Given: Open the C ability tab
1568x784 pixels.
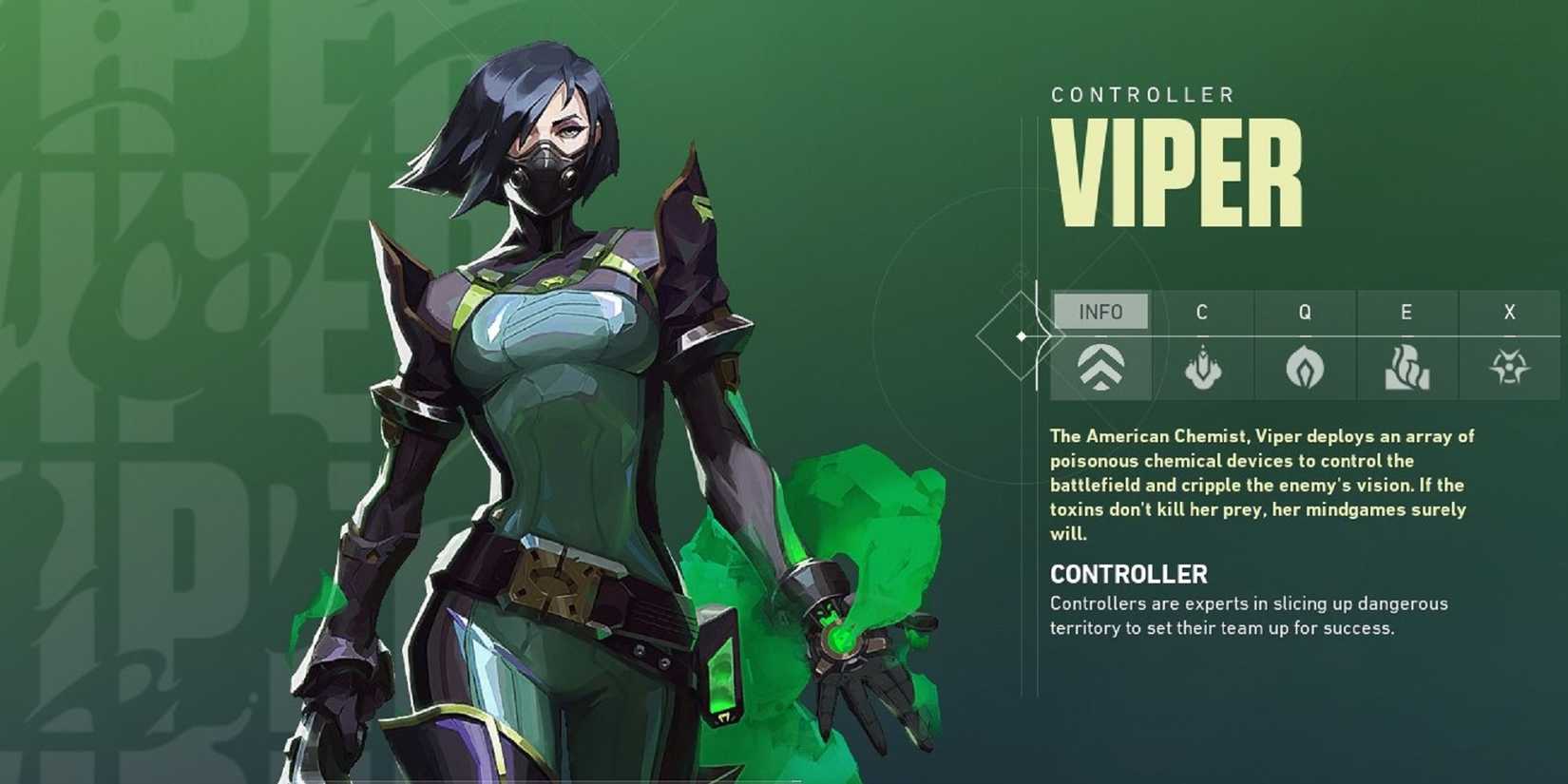Looking at the screenshot, I should click(1204, 311).
